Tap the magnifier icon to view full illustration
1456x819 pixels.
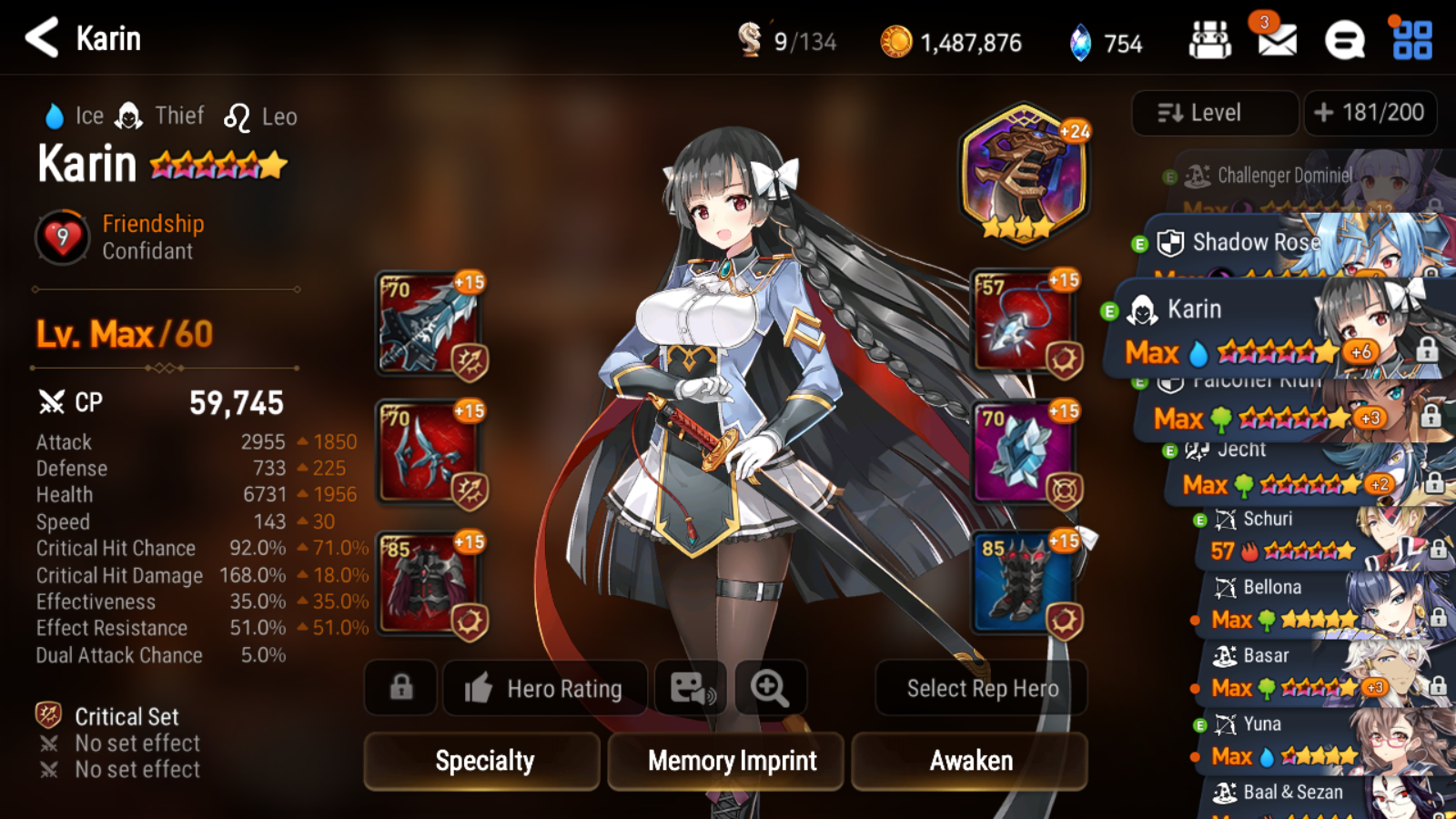(770, 689)
